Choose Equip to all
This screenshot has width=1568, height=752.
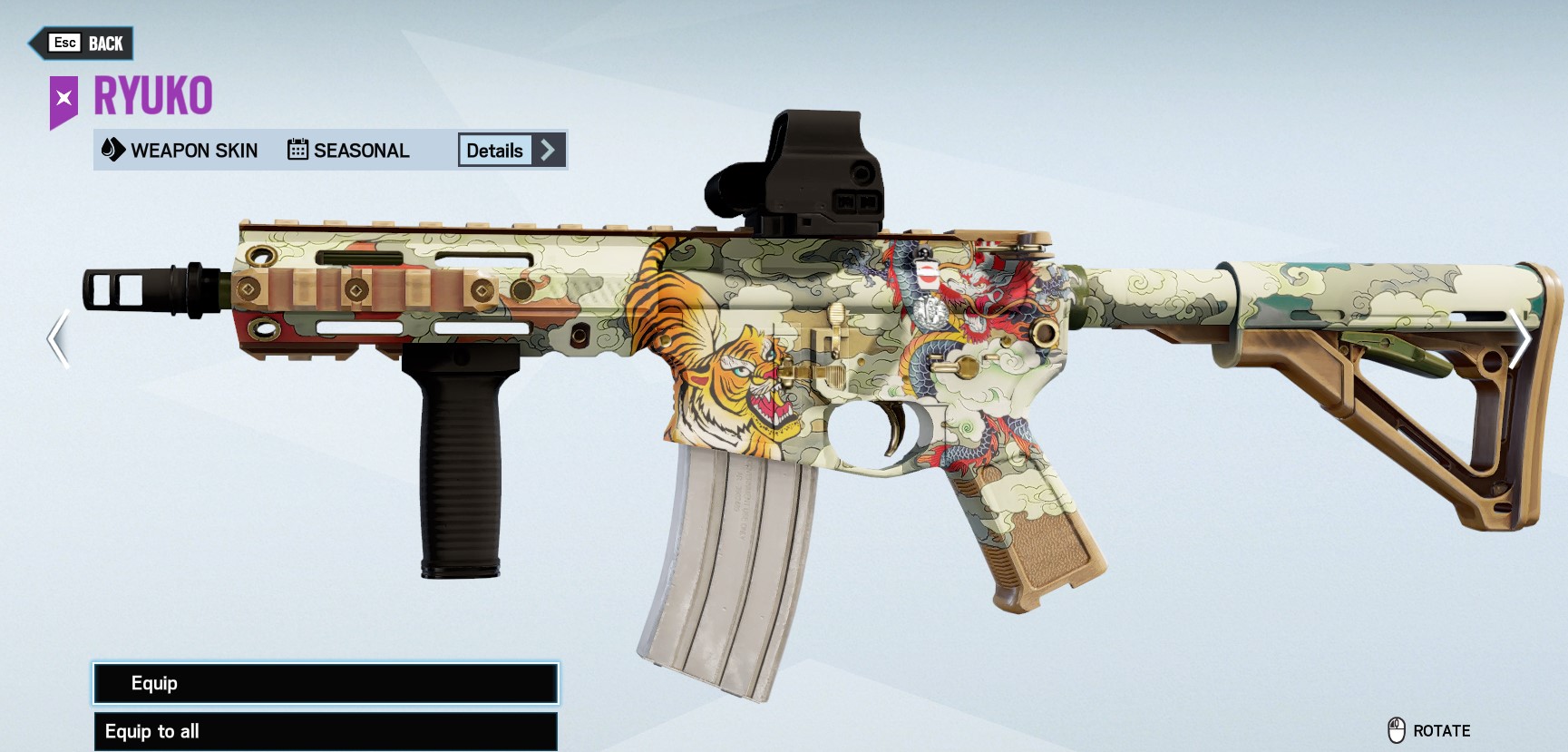coord(326,731)
